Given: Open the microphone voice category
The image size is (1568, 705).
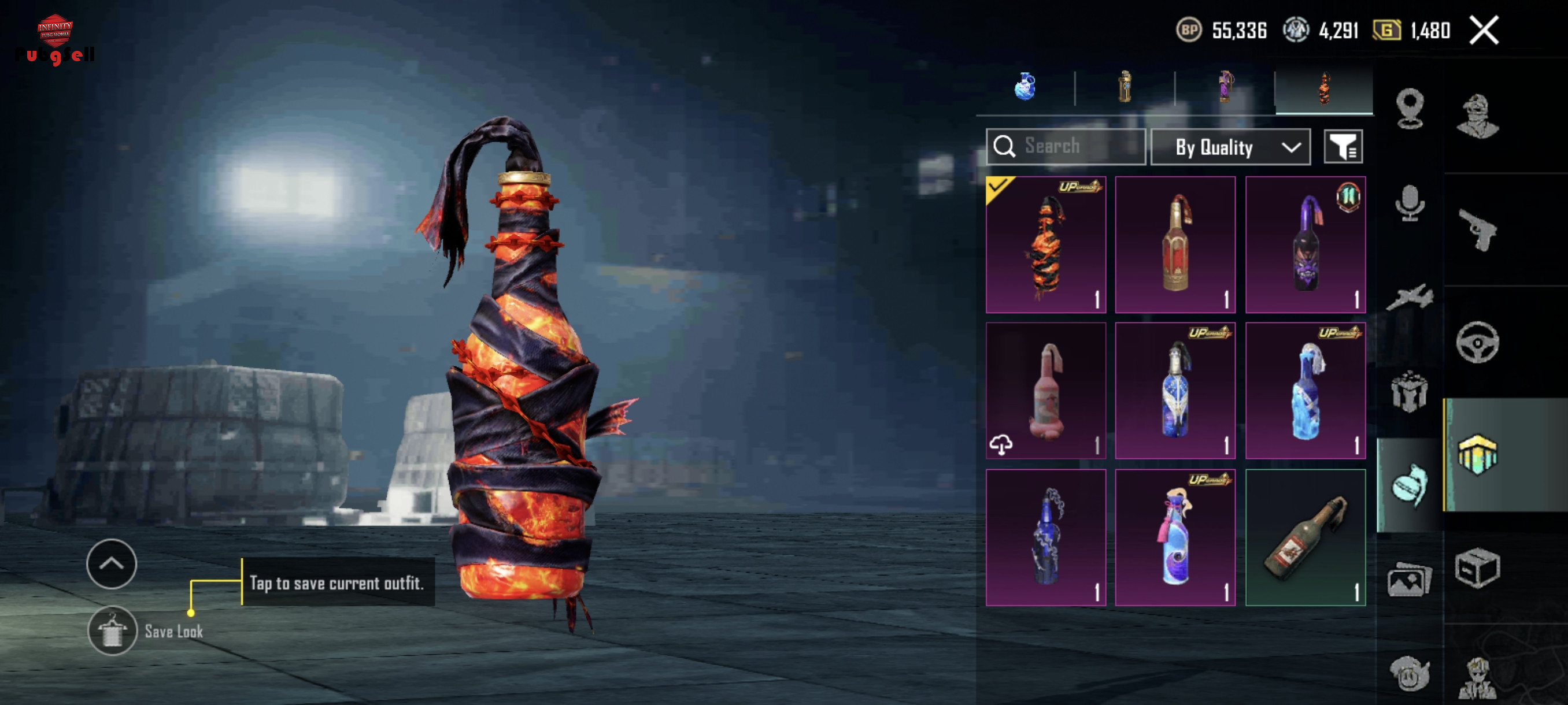Looking at the screenshot, I should coord(1409,203).
